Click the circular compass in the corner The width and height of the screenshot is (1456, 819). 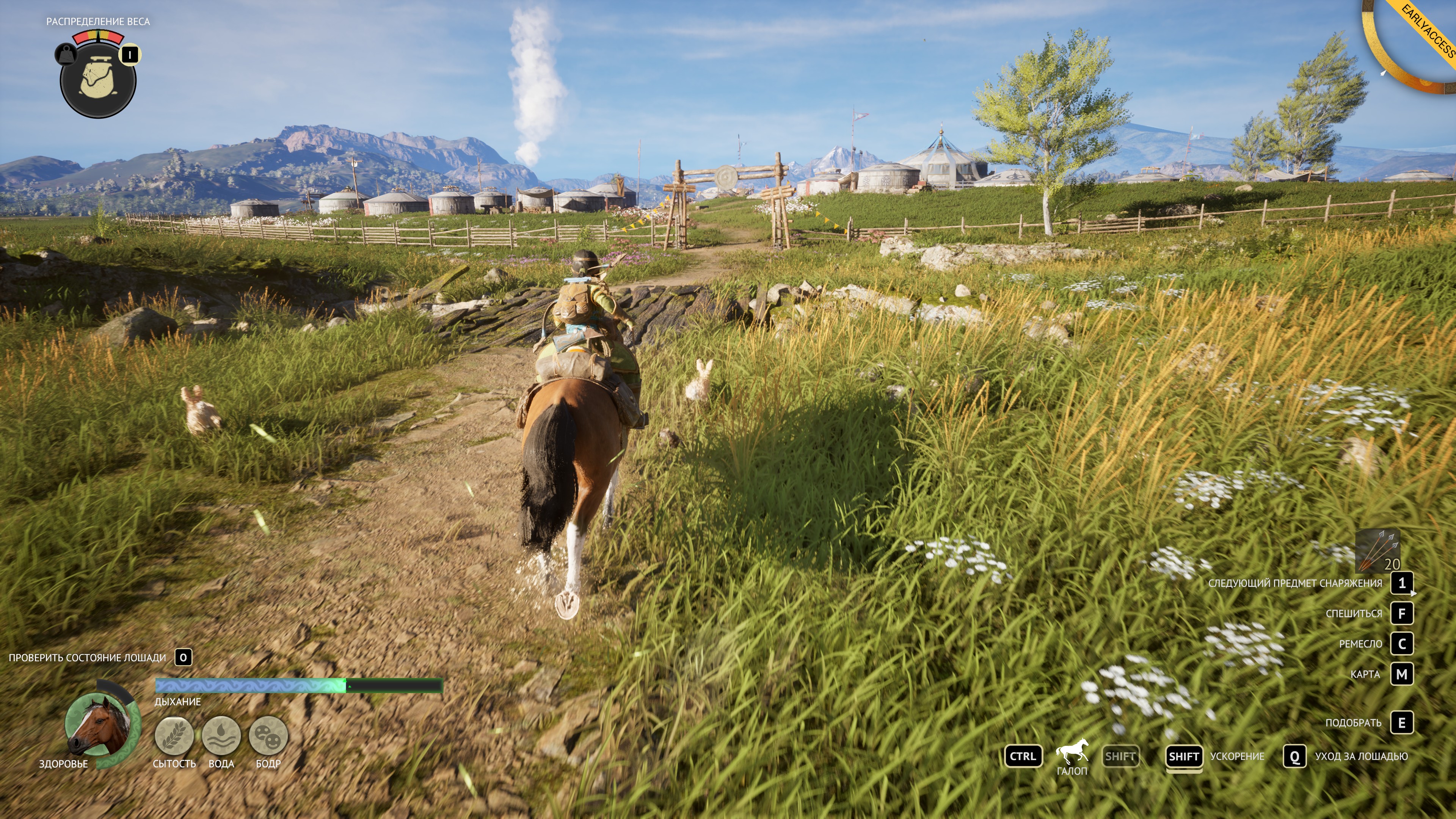(1412, 45)
